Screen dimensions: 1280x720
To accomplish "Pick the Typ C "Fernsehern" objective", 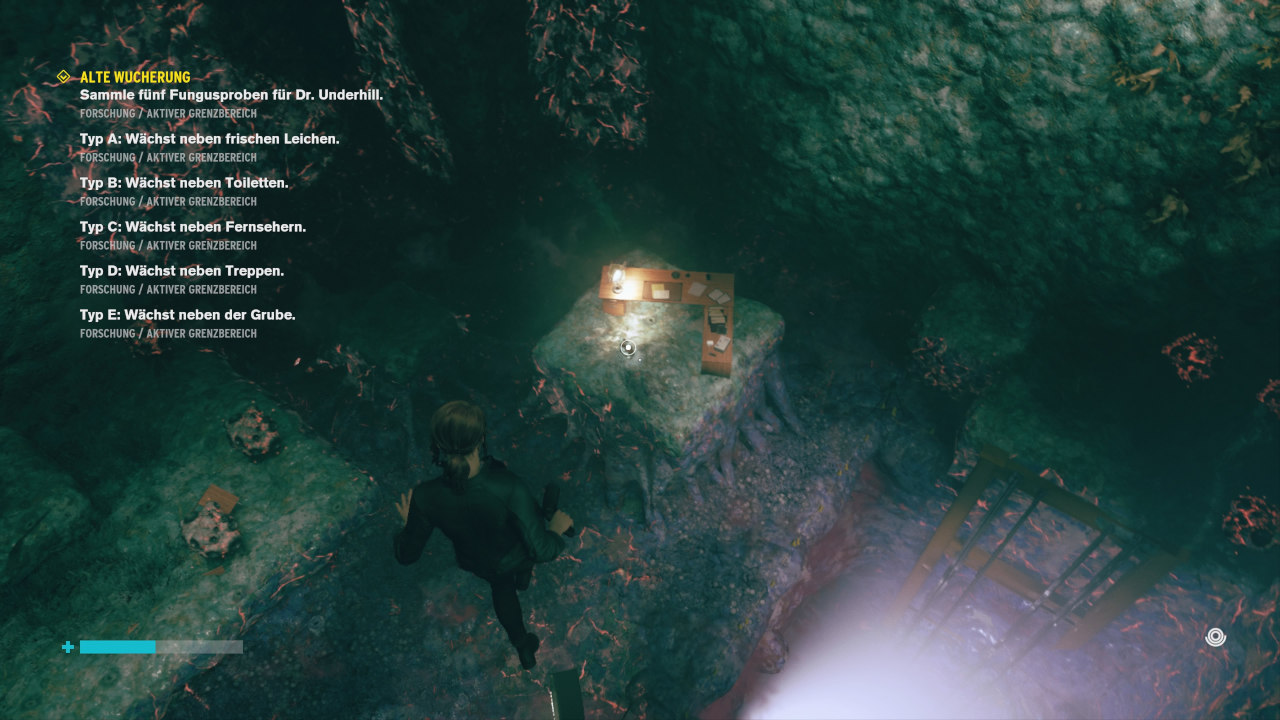I will [x=192, y=227].
